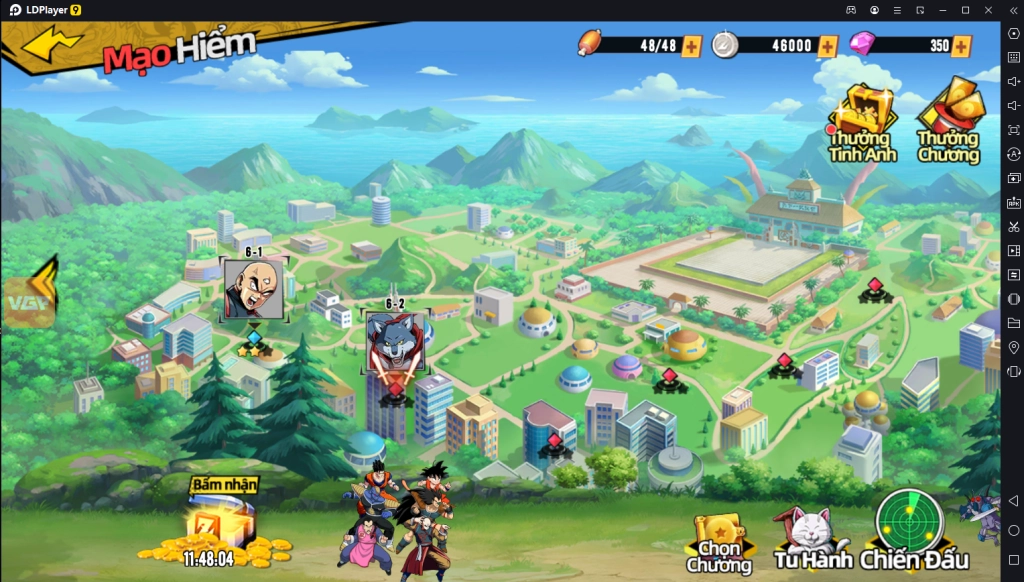Image resolution: width=1024 pixels, height=582 pixels.
Task: Open the Tu Hành training menu
Action: (x=811, y=540)
